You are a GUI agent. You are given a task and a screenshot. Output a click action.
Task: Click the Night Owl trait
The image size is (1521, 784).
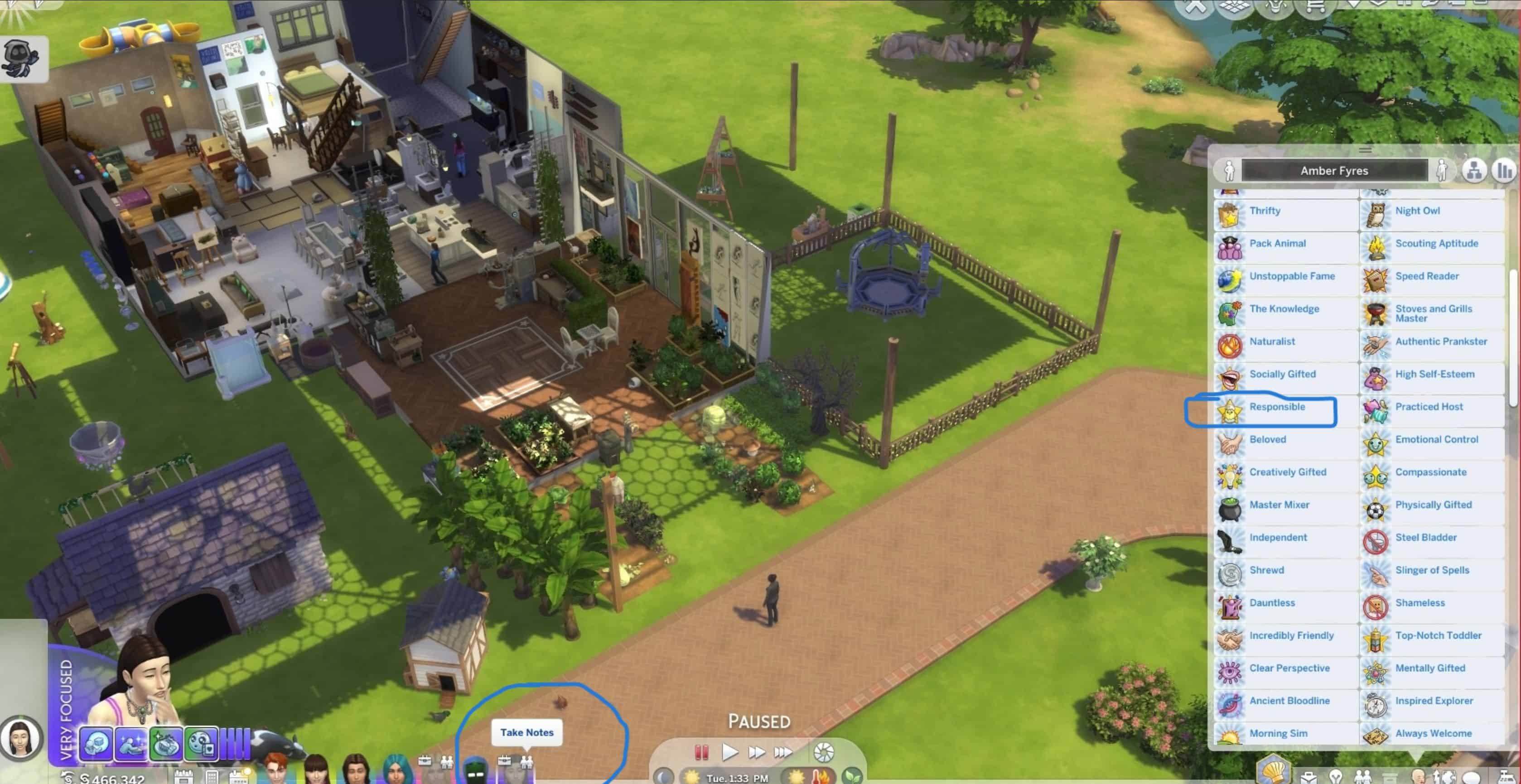1417,212
